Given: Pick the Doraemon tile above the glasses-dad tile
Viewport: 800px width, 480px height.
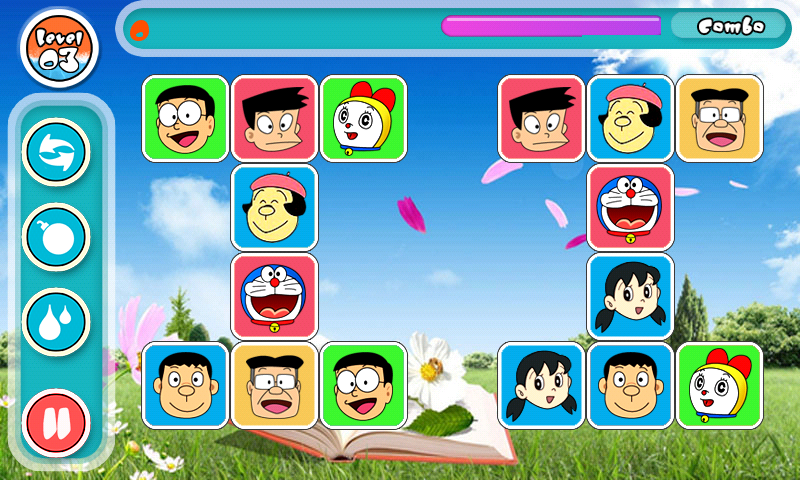Looking at the screenshot, I should (274, 296).
